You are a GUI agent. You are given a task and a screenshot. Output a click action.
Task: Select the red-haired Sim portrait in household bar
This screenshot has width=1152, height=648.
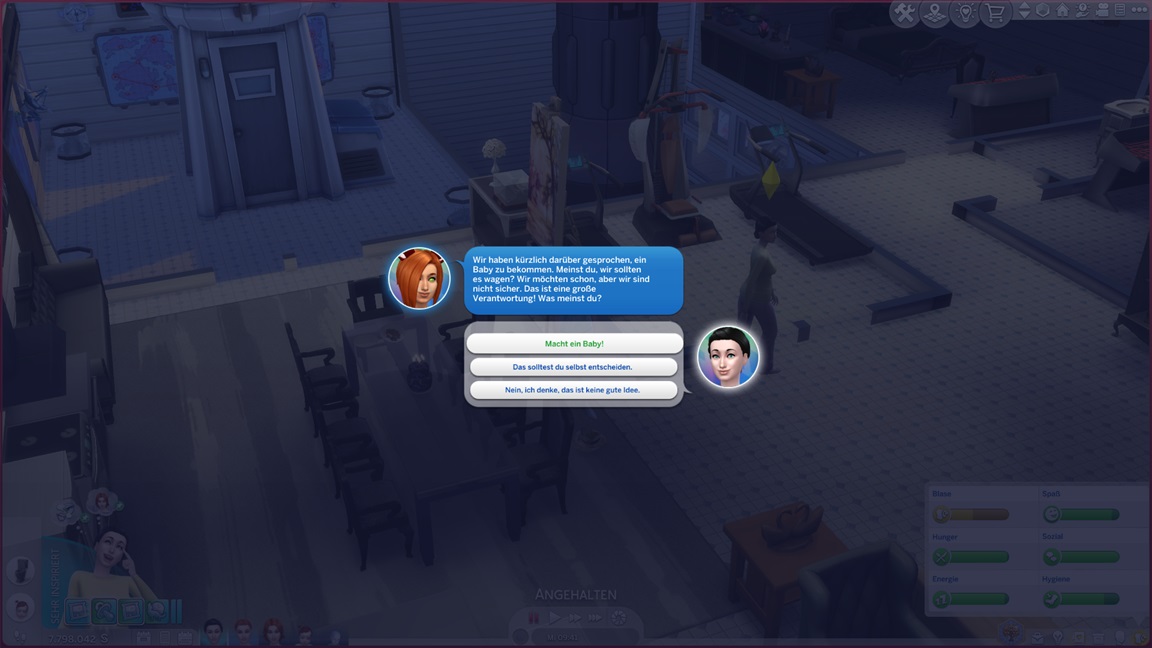pos(272,631)
